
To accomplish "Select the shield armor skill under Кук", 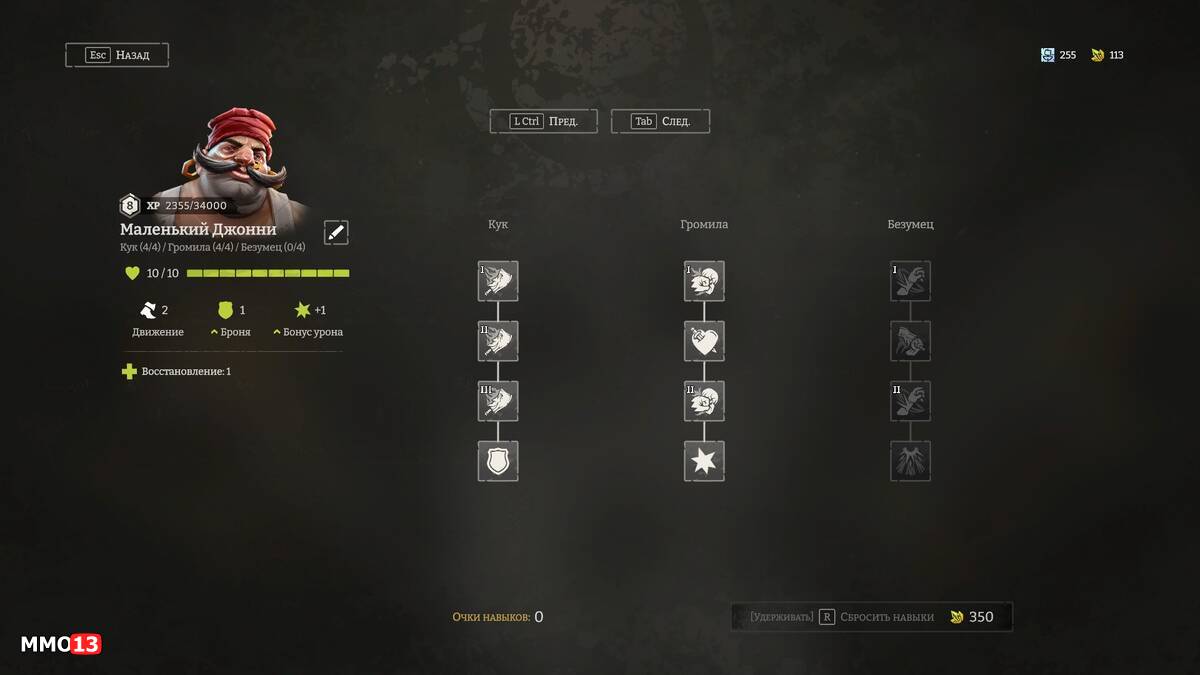I will [498, 461].
